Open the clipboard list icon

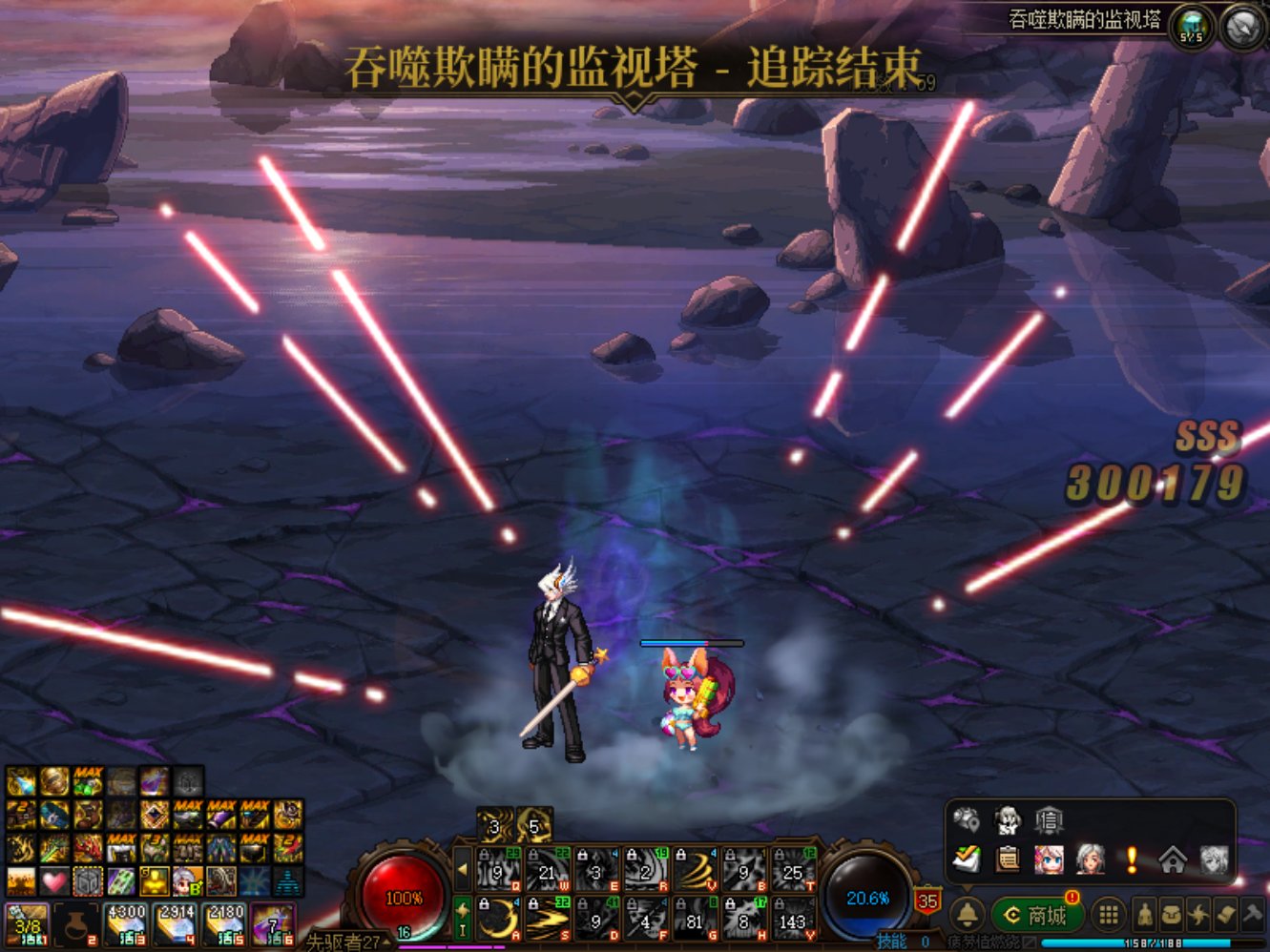click(1008, 859)
